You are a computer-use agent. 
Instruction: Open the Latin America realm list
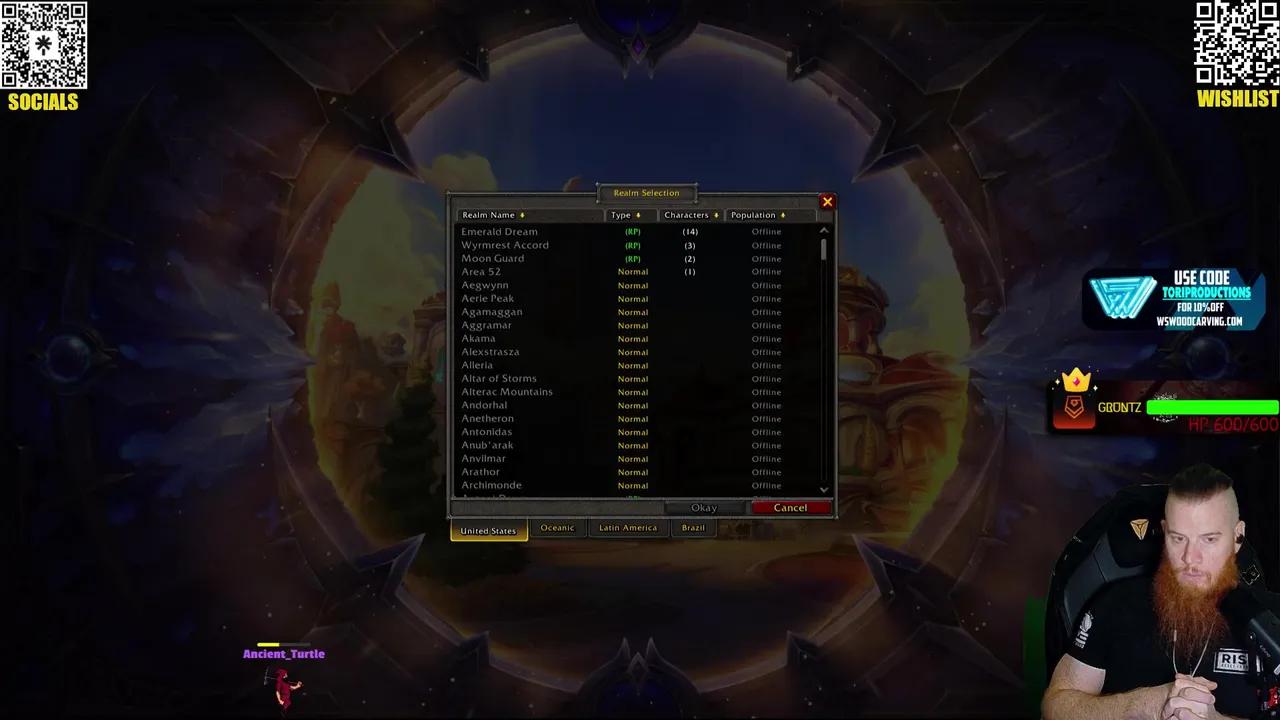pyautogui.click(x=628, y=528)
